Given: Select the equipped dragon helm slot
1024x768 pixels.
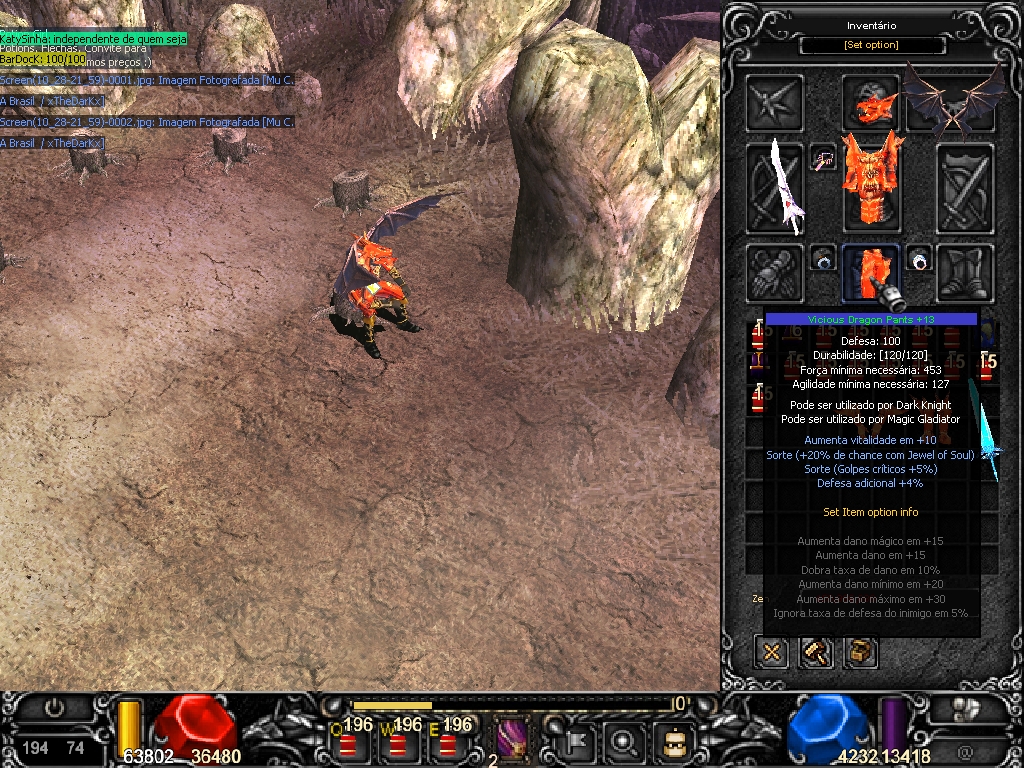Looking at the screenshot, I should pyautogui.click(x=870, y=101).
